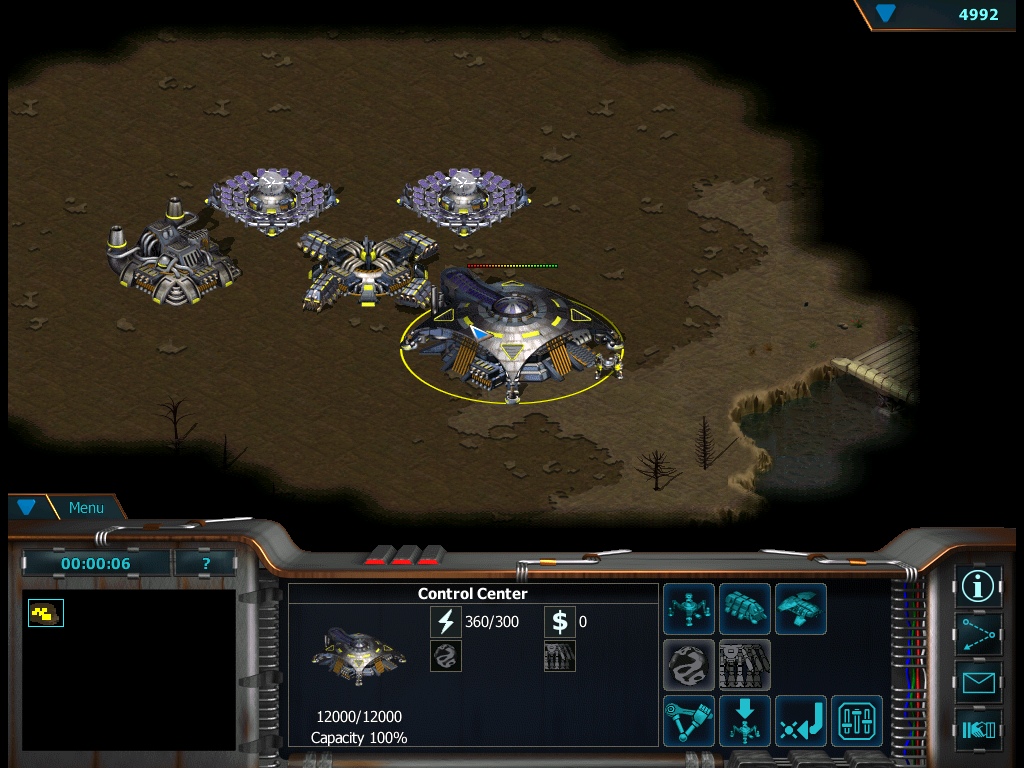Open the handshake diplomacy button

pyautogui.click(x=978, y=730)
